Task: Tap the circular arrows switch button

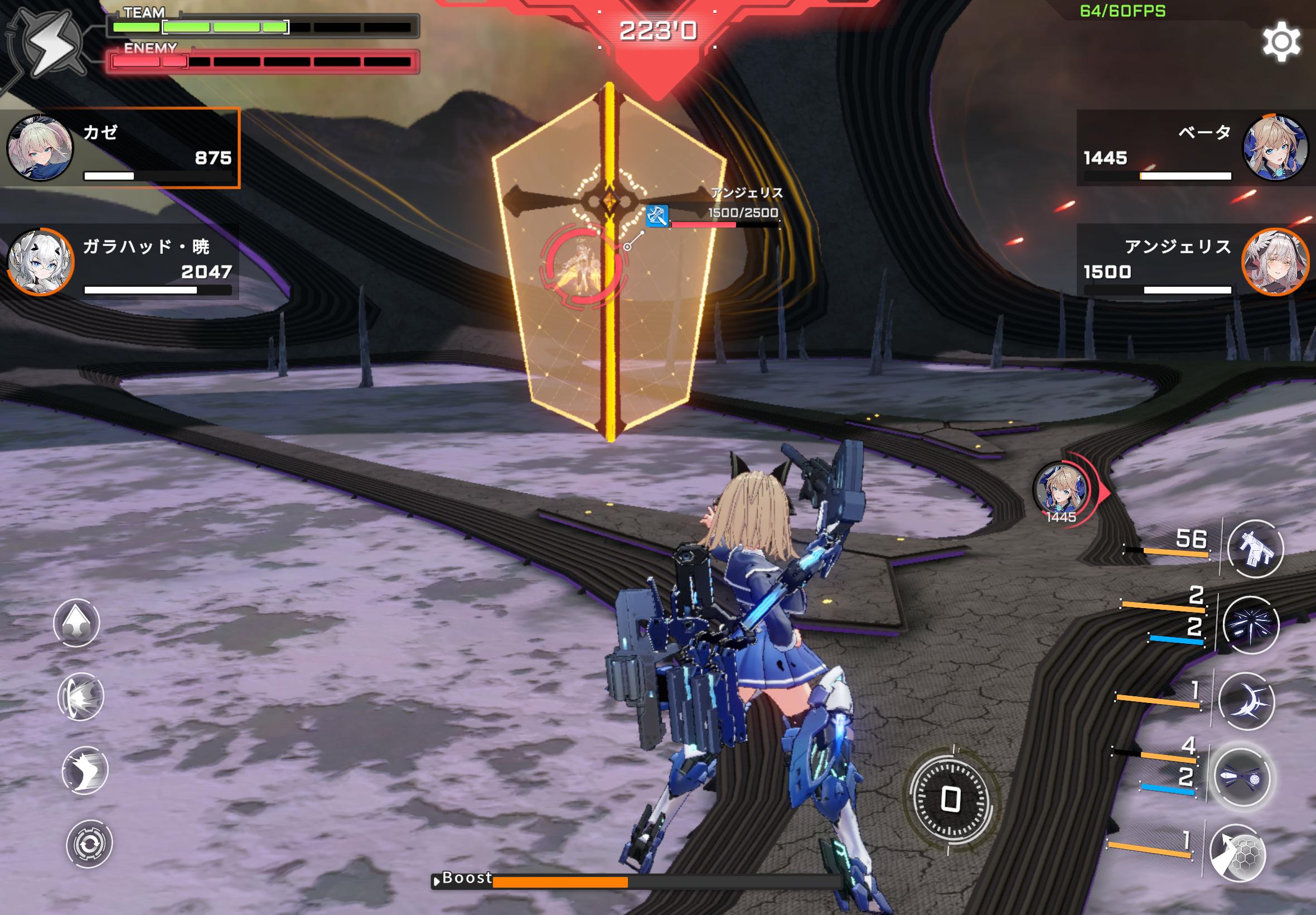Action: tap(89, 844)
